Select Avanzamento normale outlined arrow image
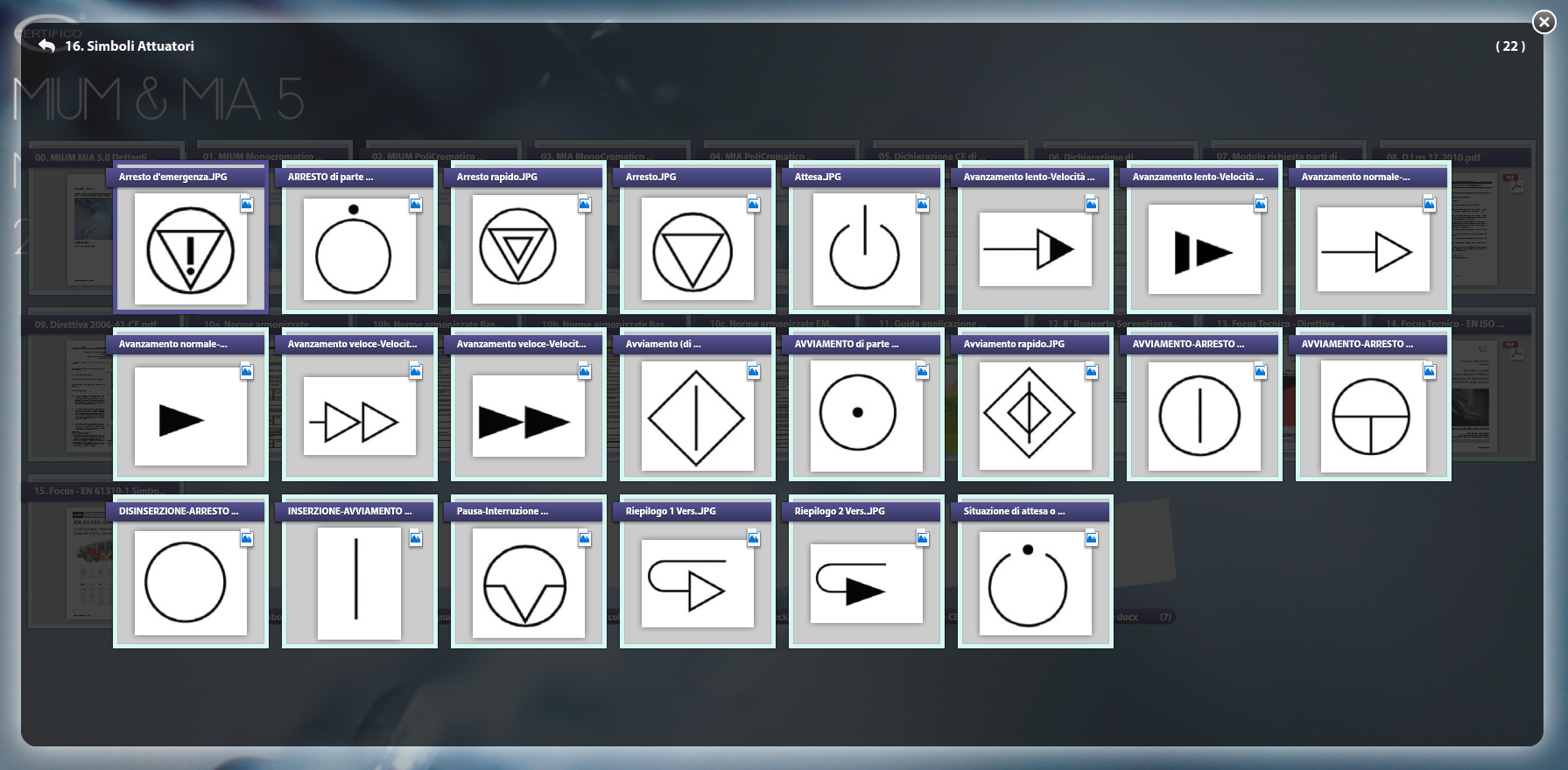 click(x=1373, y=249)
